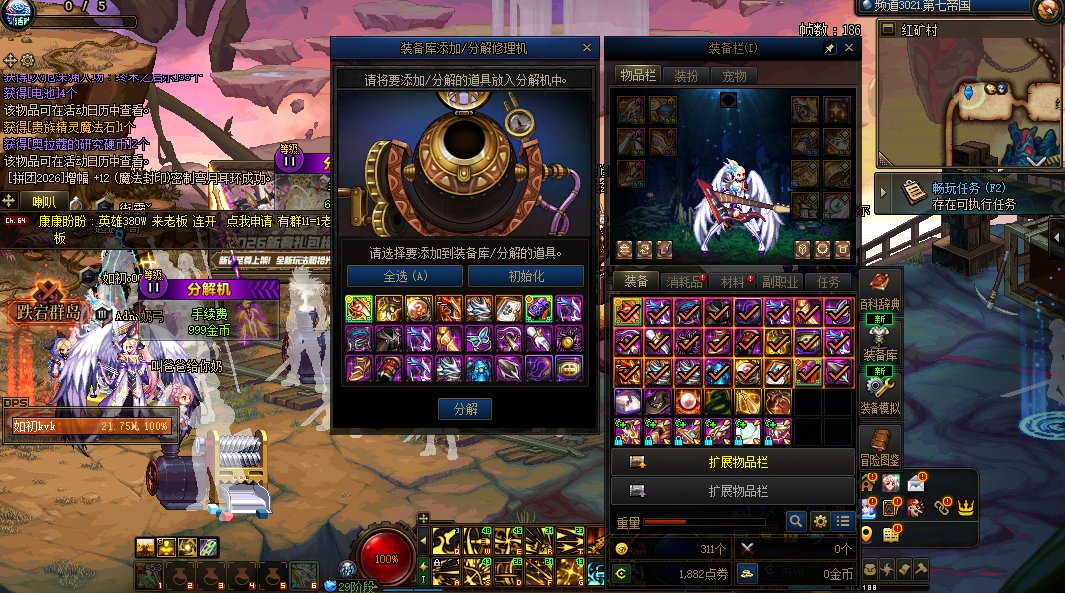Viewport: 1065px width, 593px height.
Task: Check the mail envelope icon
Action: pyautogui.click(x=917, y=484)
